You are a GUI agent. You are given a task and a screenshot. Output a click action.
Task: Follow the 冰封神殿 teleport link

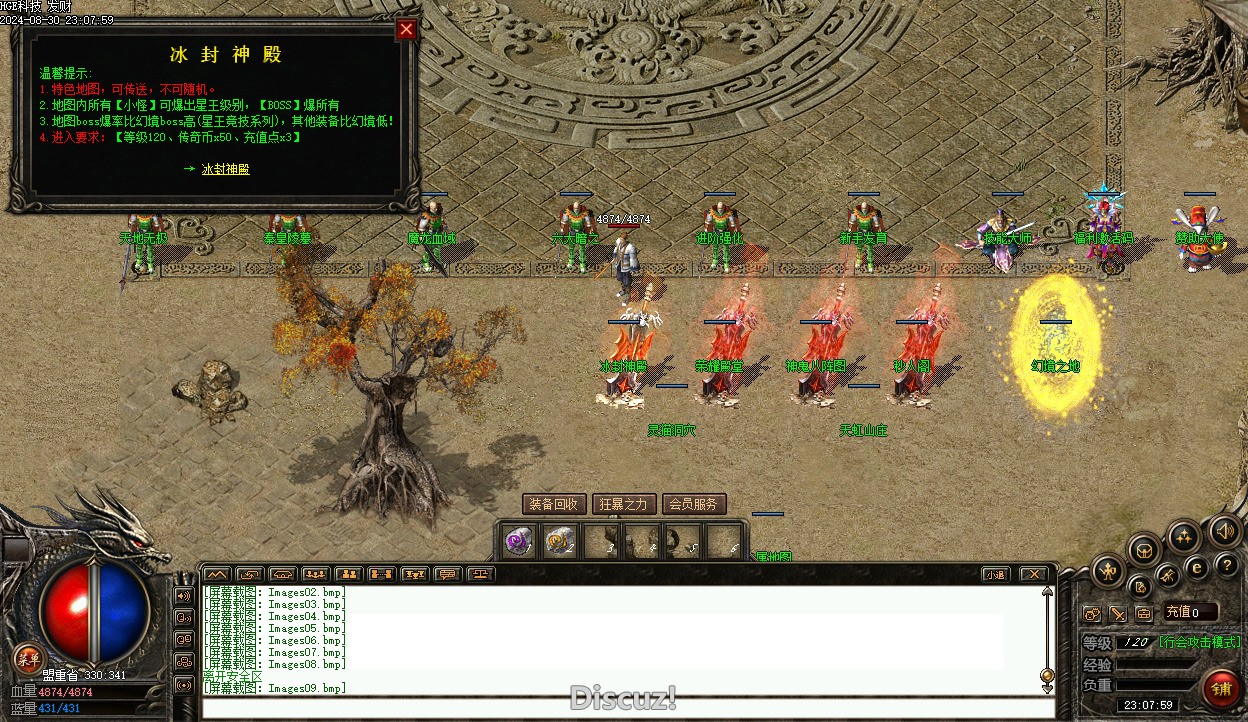click(x=225, y=169)
